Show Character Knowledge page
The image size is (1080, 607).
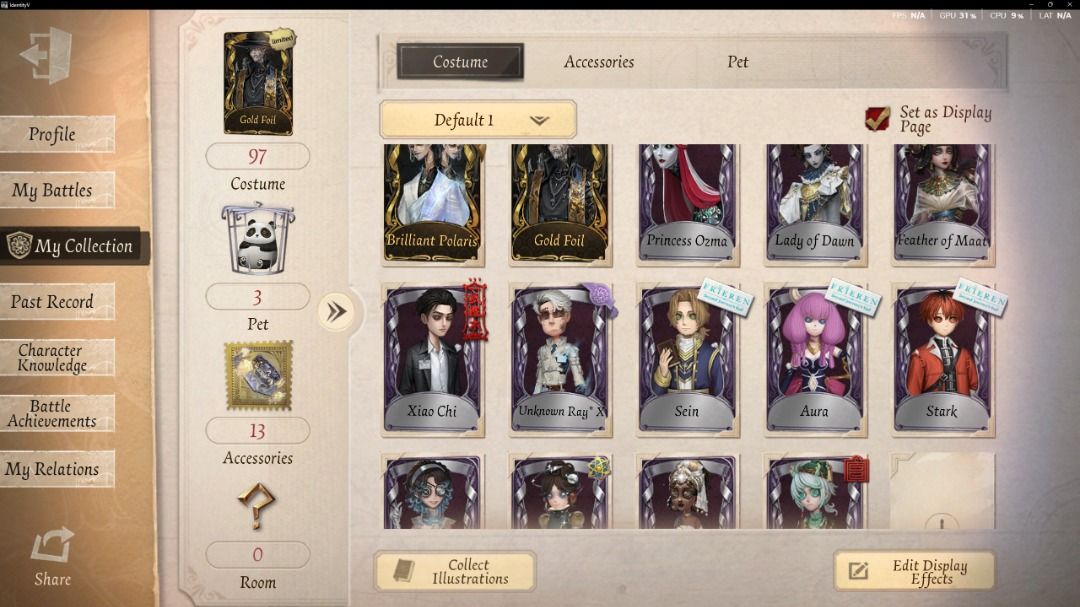(x=57, y=357)
